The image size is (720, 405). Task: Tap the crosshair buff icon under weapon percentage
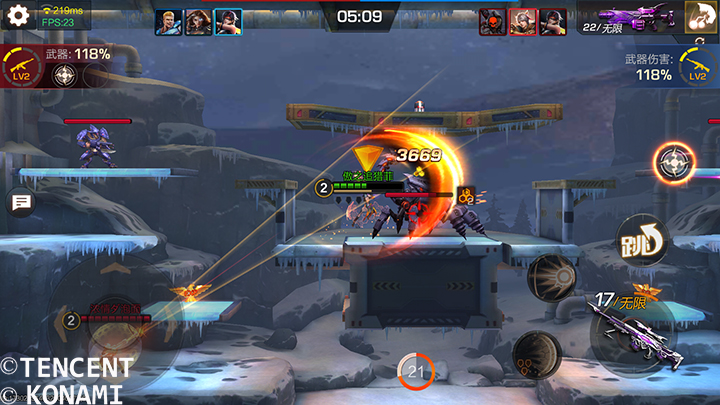click(65, 77)
